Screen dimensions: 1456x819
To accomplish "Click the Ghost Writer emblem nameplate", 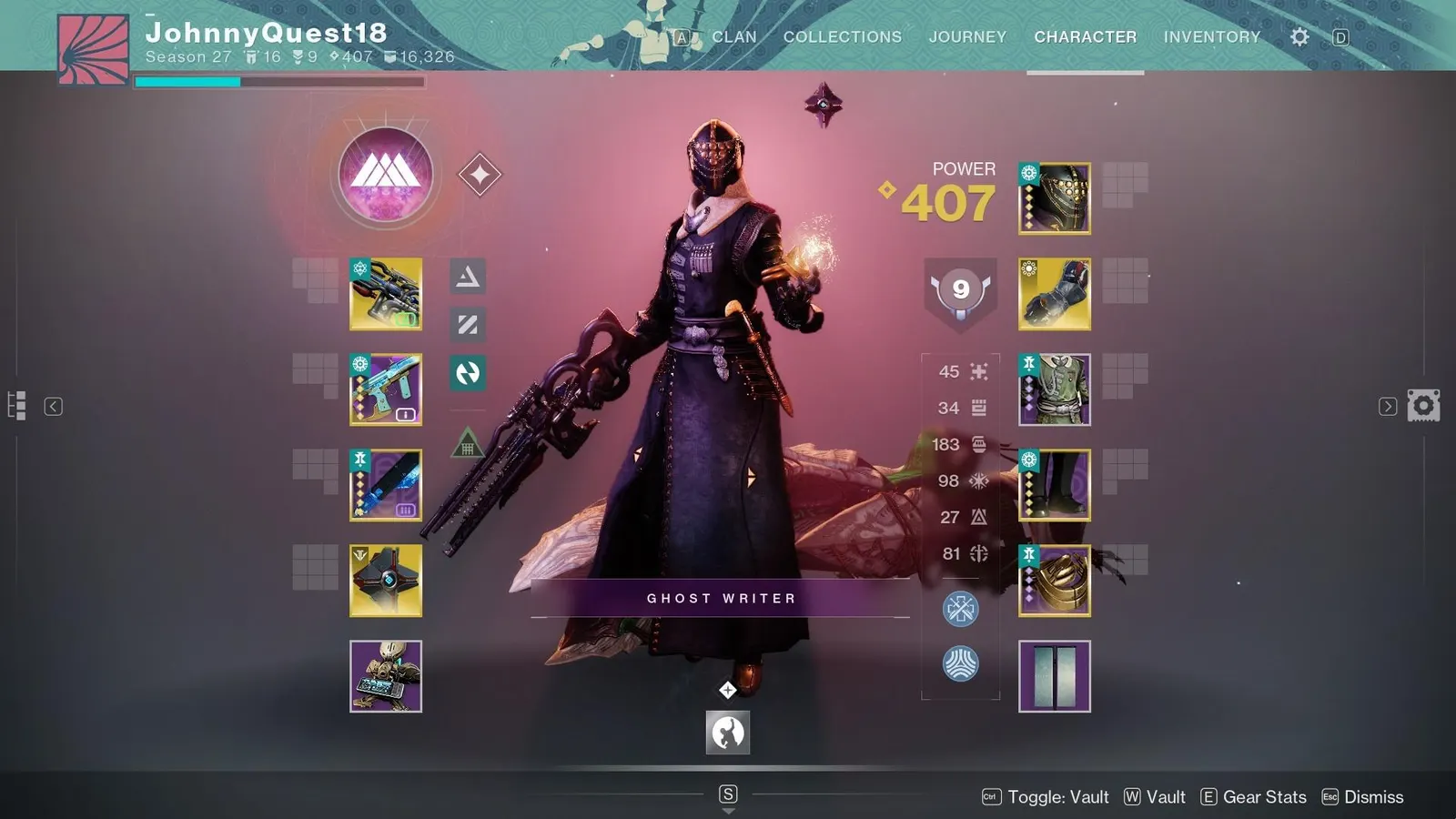I will (x=721, y=598).
